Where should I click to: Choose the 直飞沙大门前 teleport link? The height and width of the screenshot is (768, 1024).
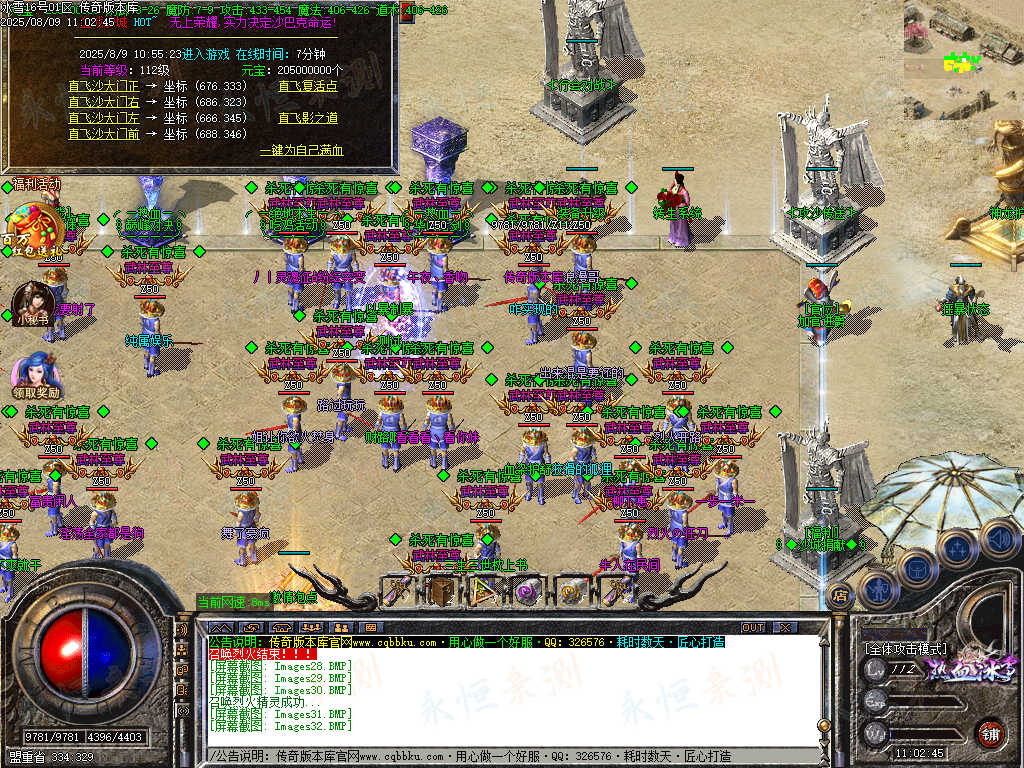(103, 134)
